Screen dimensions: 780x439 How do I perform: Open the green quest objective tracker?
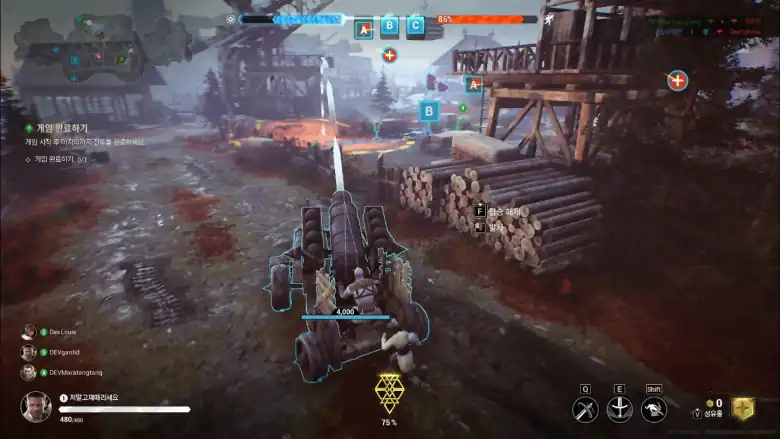point(60,129)
